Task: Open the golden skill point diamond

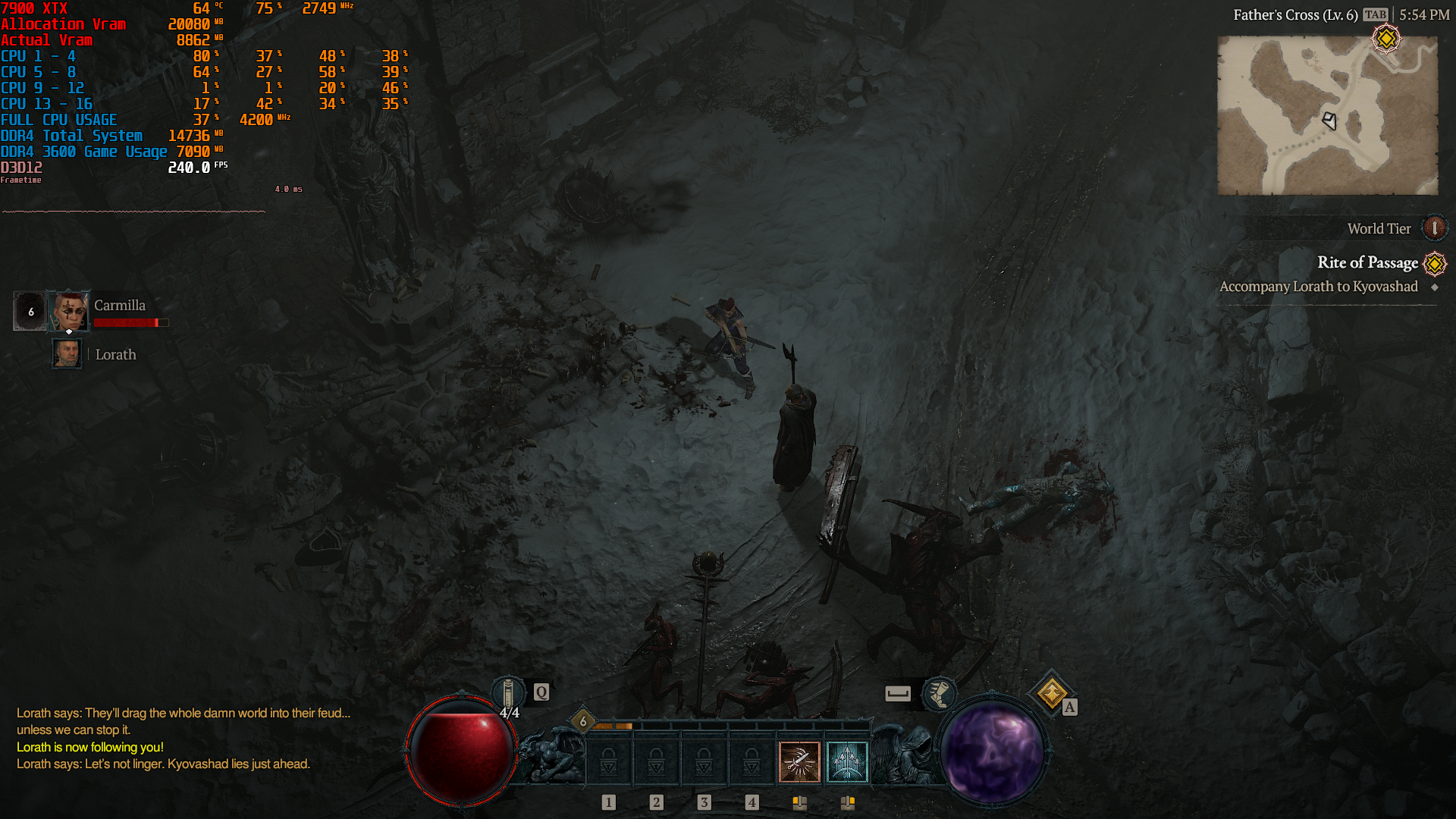Action: point(1052,693)
